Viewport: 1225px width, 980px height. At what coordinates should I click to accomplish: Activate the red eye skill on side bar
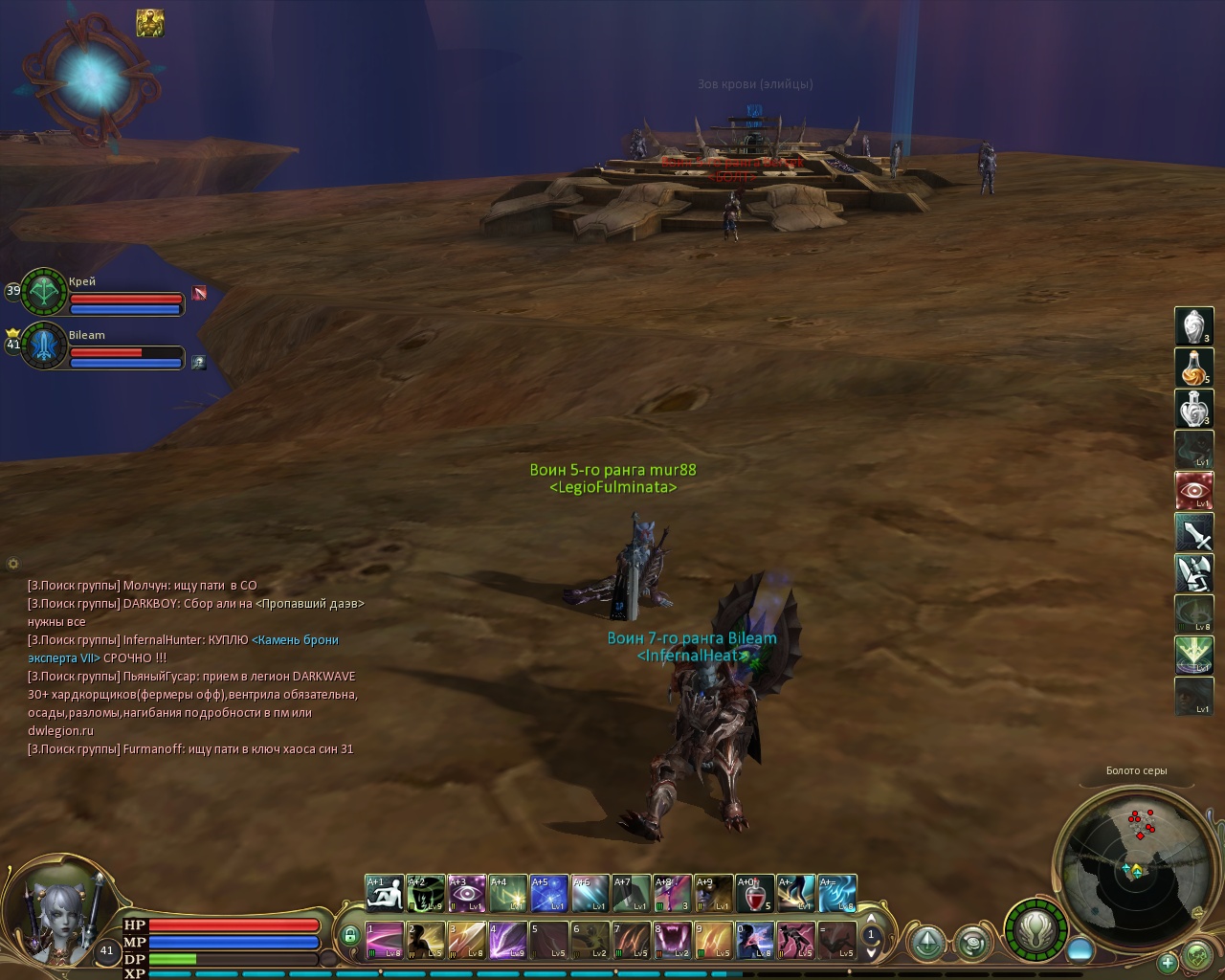tap(1193, 491)
